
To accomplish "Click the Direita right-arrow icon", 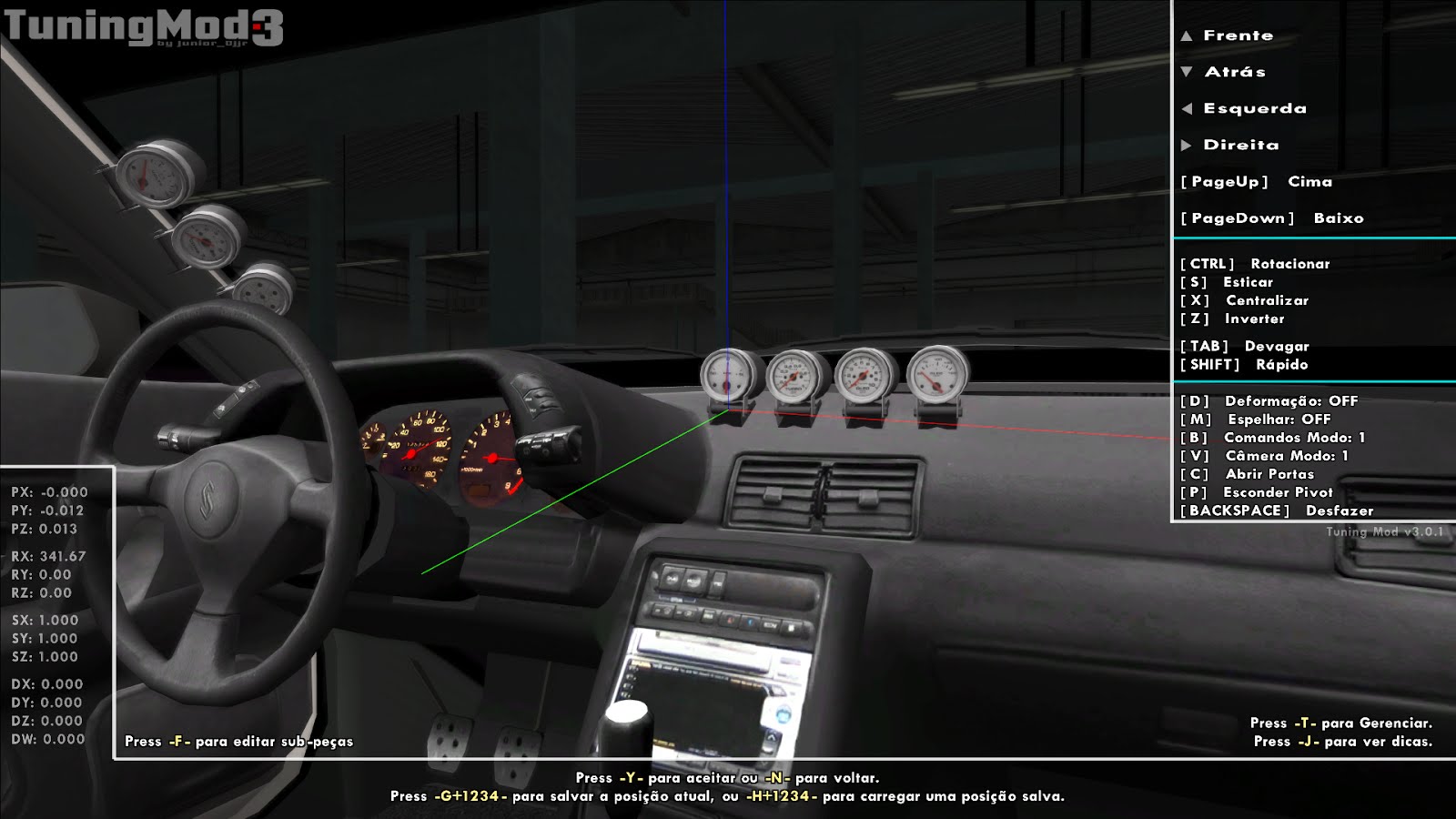I will (1188, 144).
